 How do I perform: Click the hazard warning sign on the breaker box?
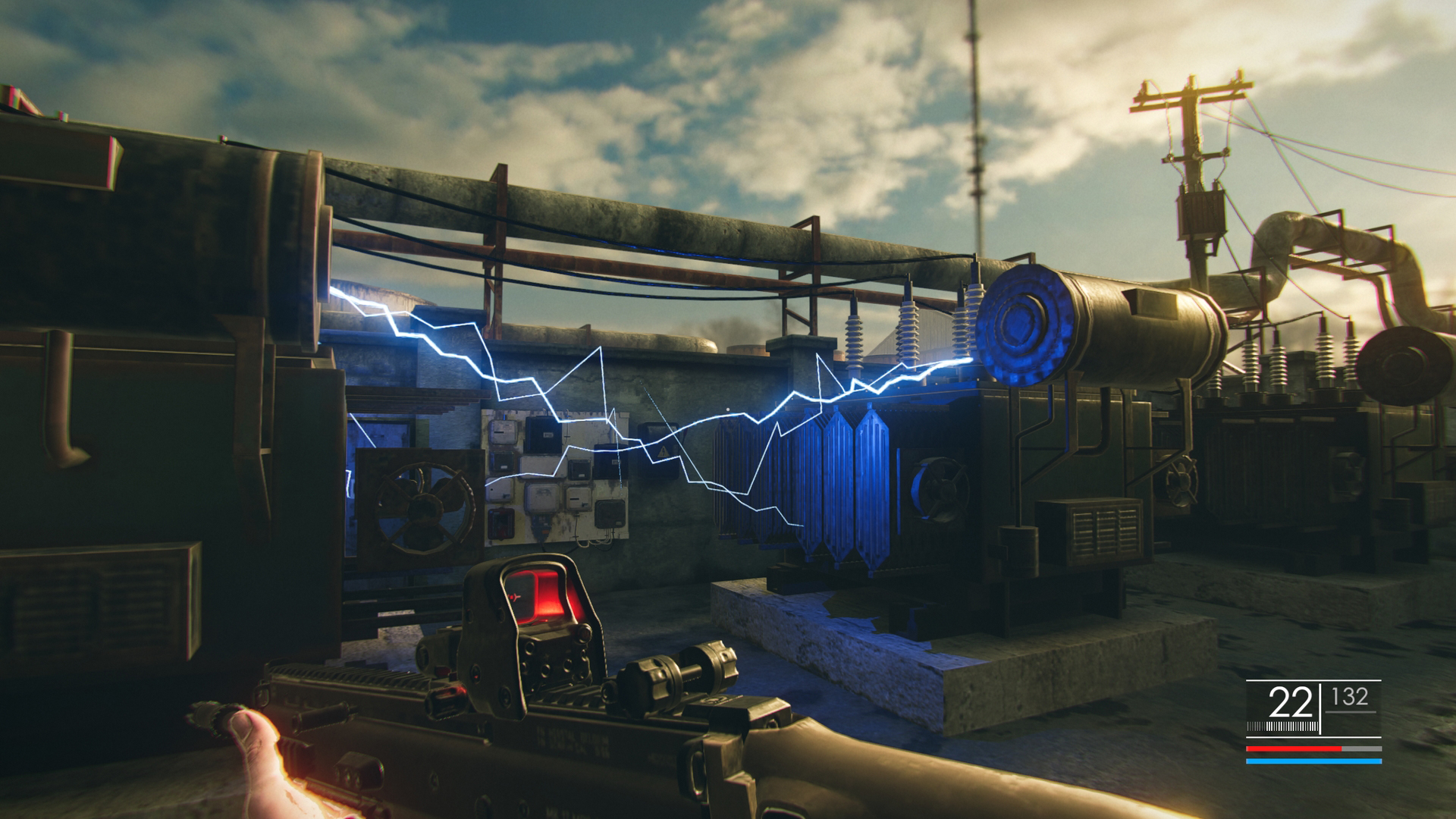[x=663, y=451]
